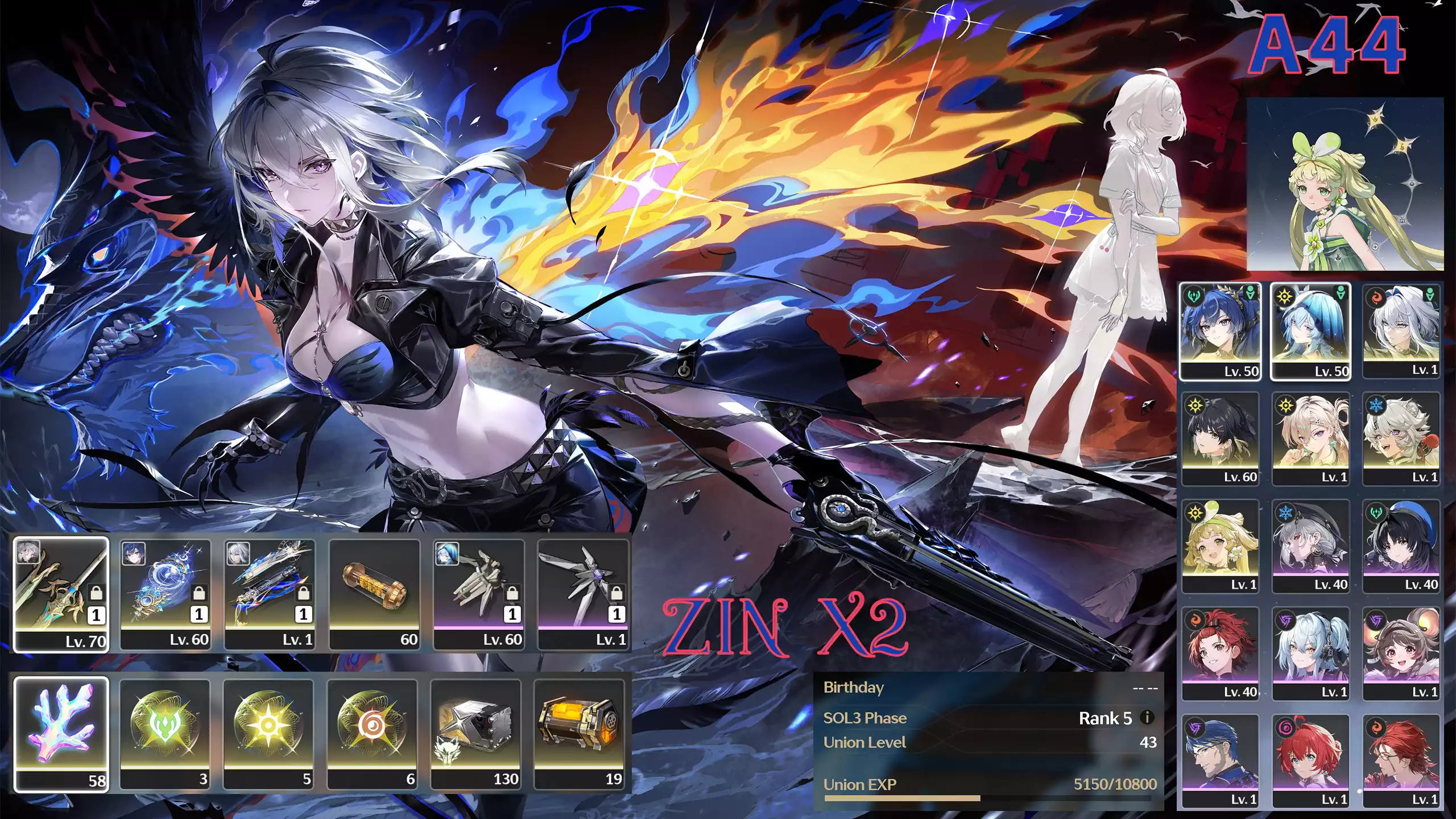
Task: Select the yellow sun emblem orb item
Action: click(268, 734)
